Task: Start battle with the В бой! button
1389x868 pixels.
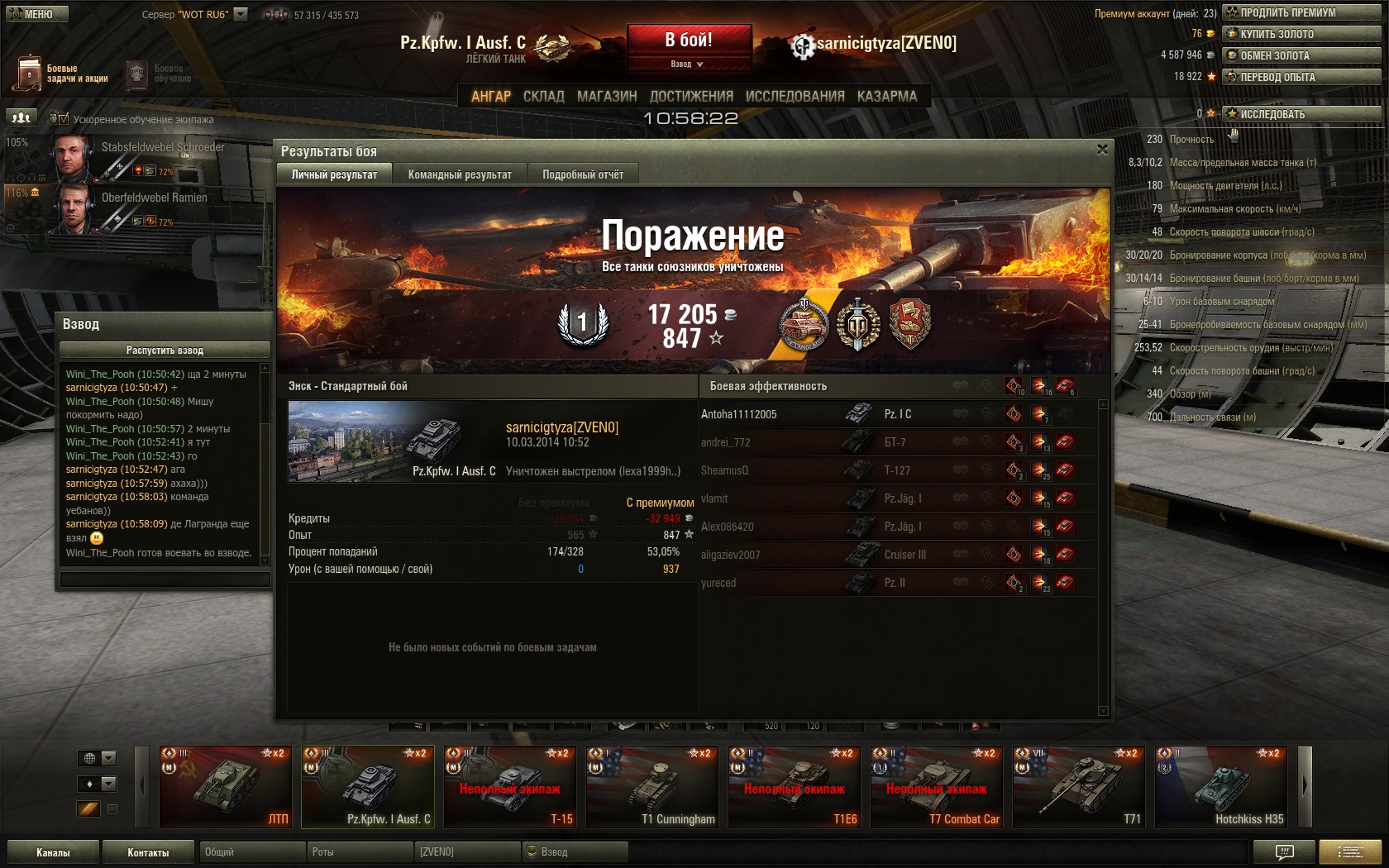Action: pyautogui.click(x=689, y=40)
